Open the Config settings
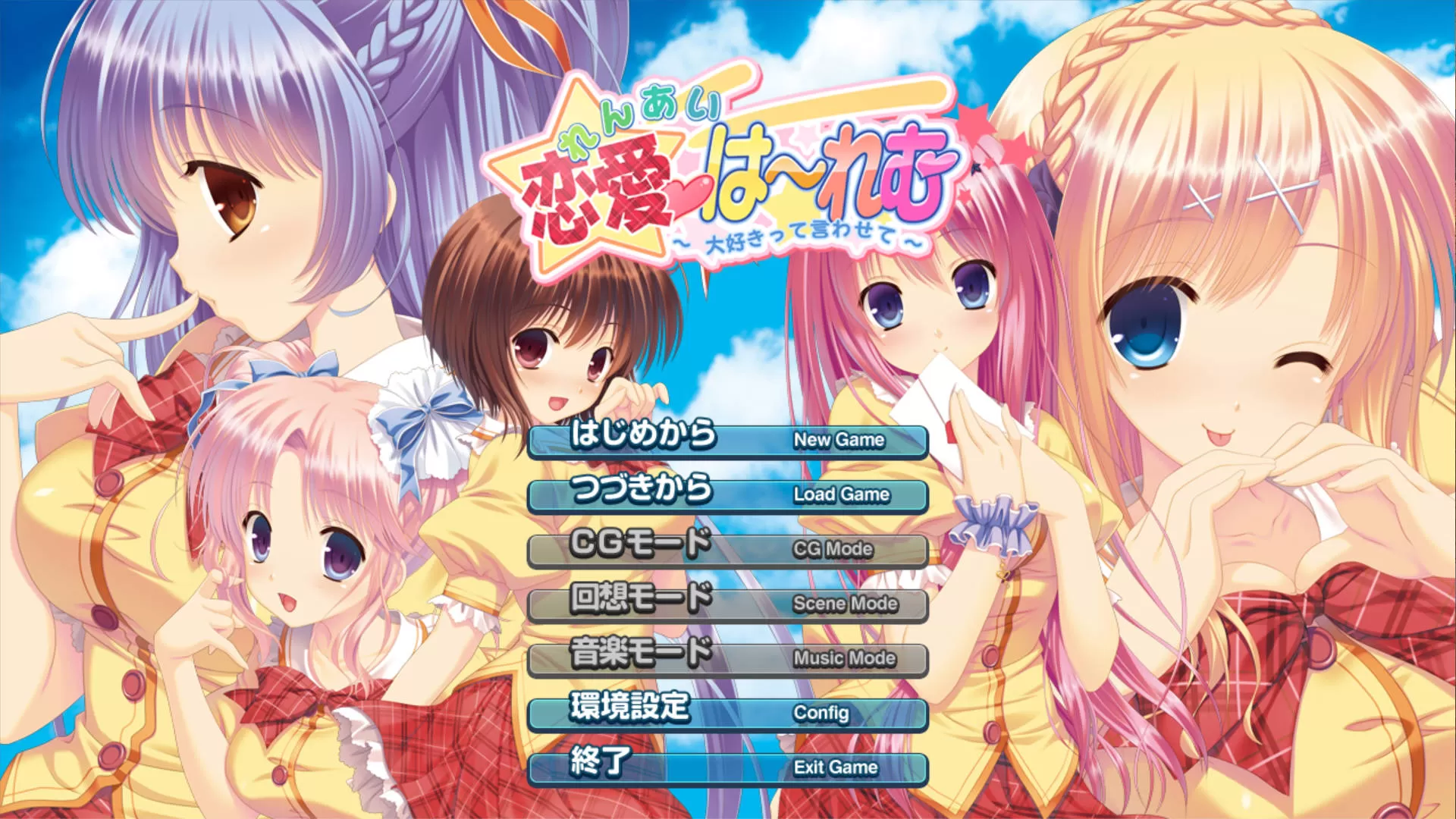Viewport: 1456px width, 819px height. coord(728,714)
